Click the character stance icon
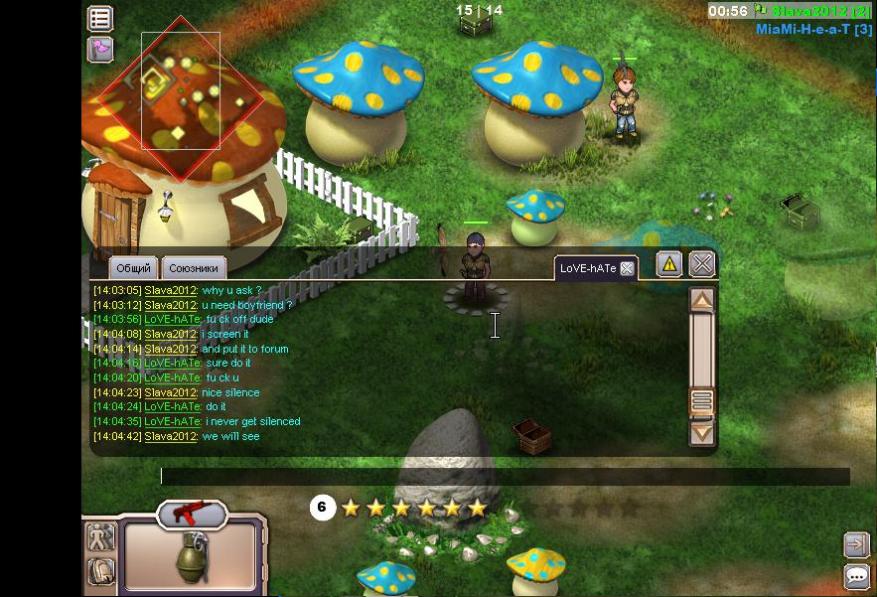Viewport: 877px width, 597px height. coord(101,537)
